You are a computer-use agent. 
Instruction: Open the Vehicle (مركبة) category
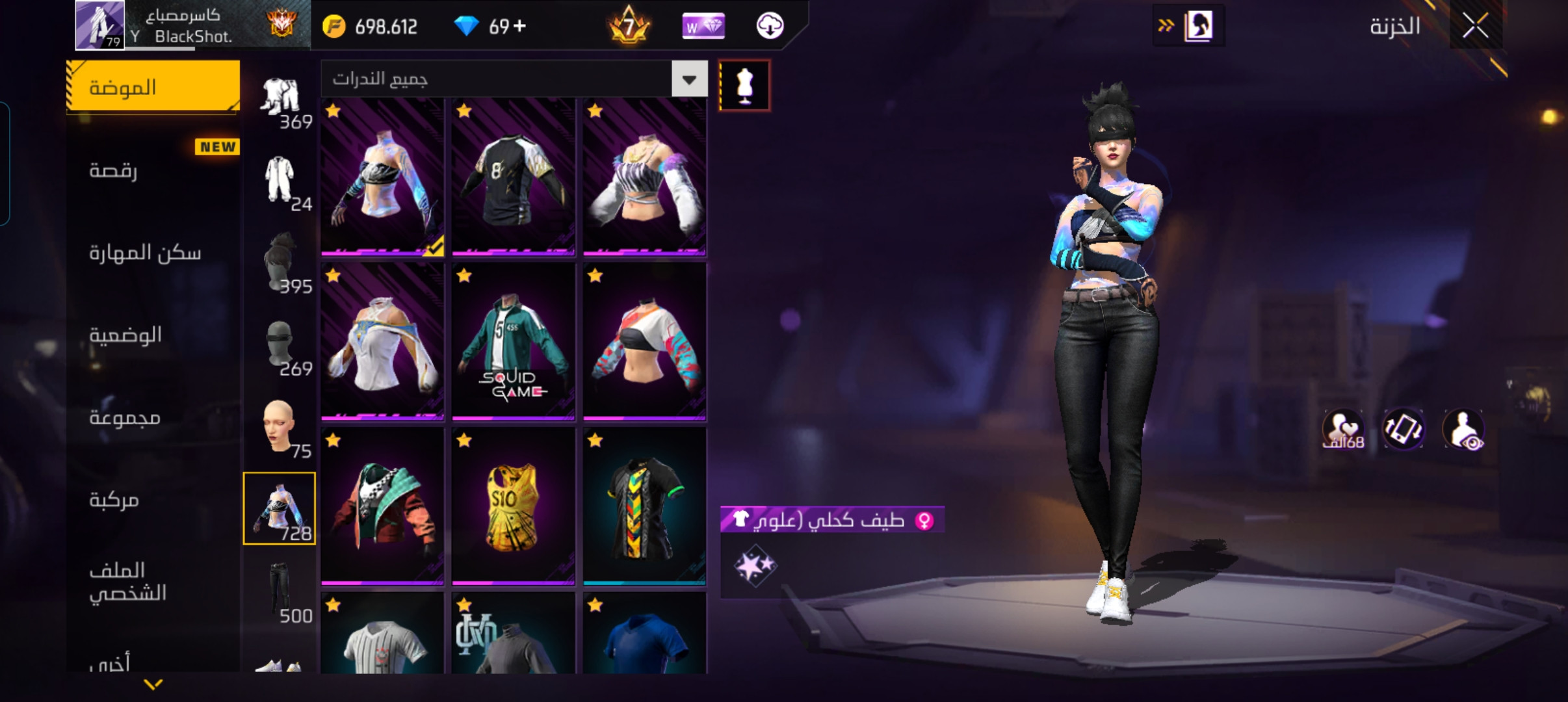click(x=153, y=499)
